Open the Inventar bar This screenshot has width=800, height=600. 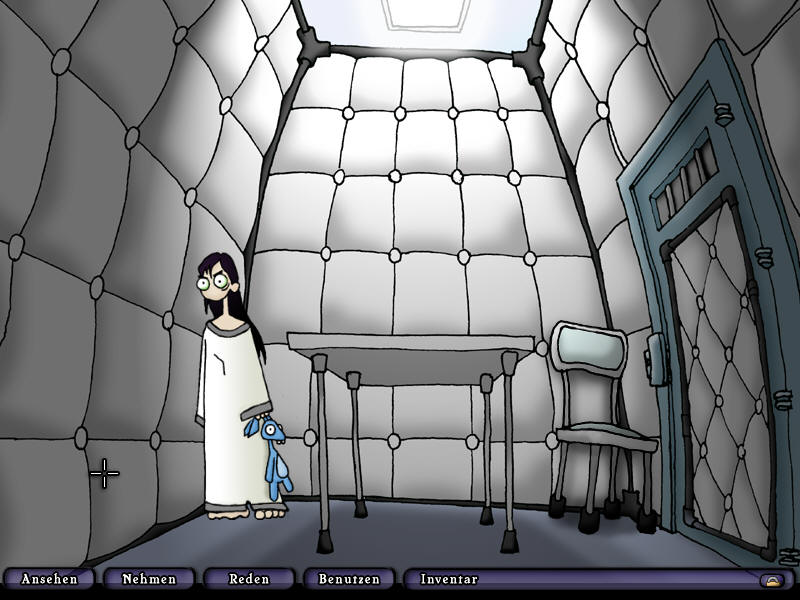pyautogui.click(x=450, y=579)
